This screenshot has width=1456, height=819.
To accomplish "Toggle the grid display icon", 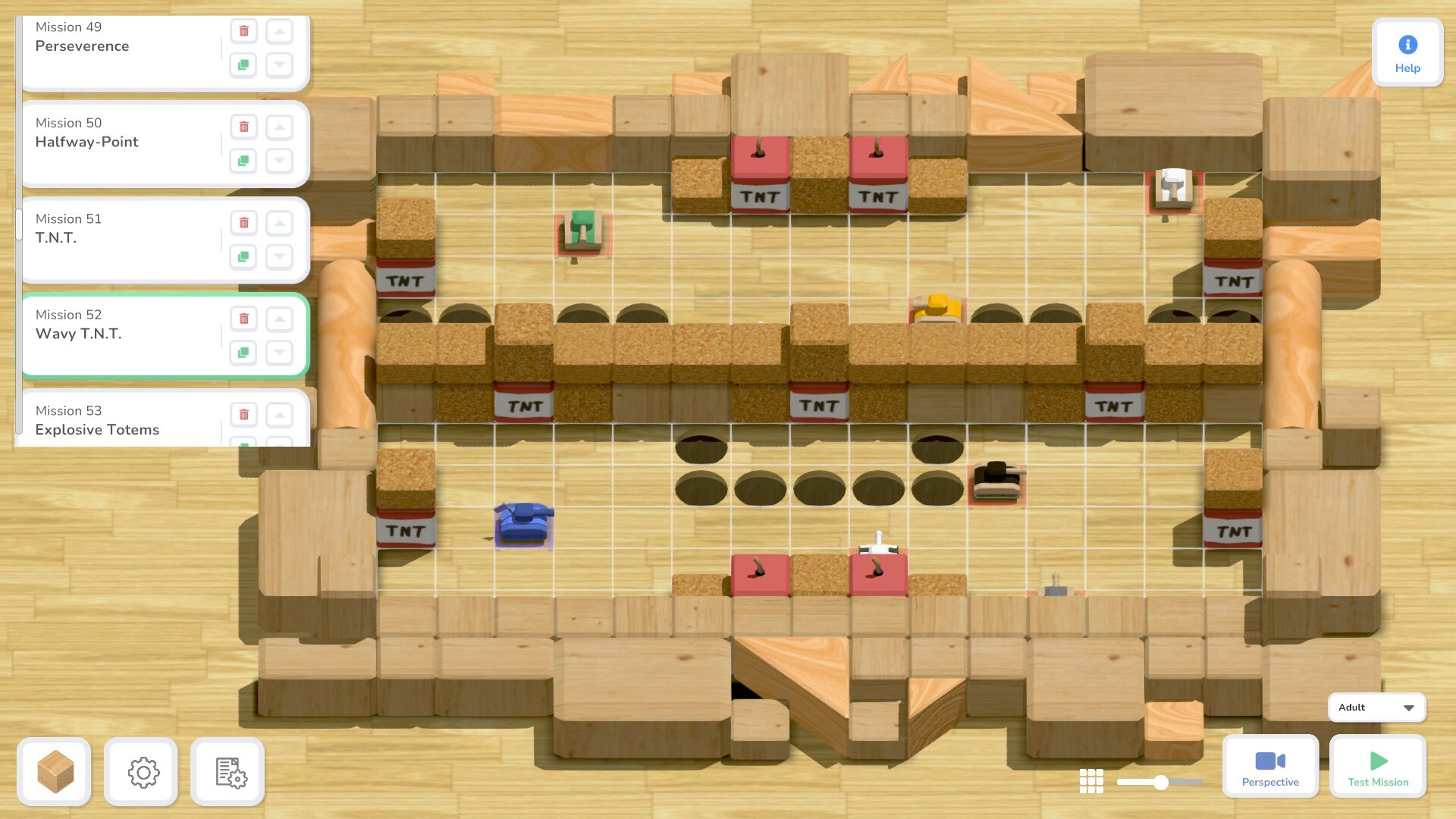I will click(x=1090, y=780).
